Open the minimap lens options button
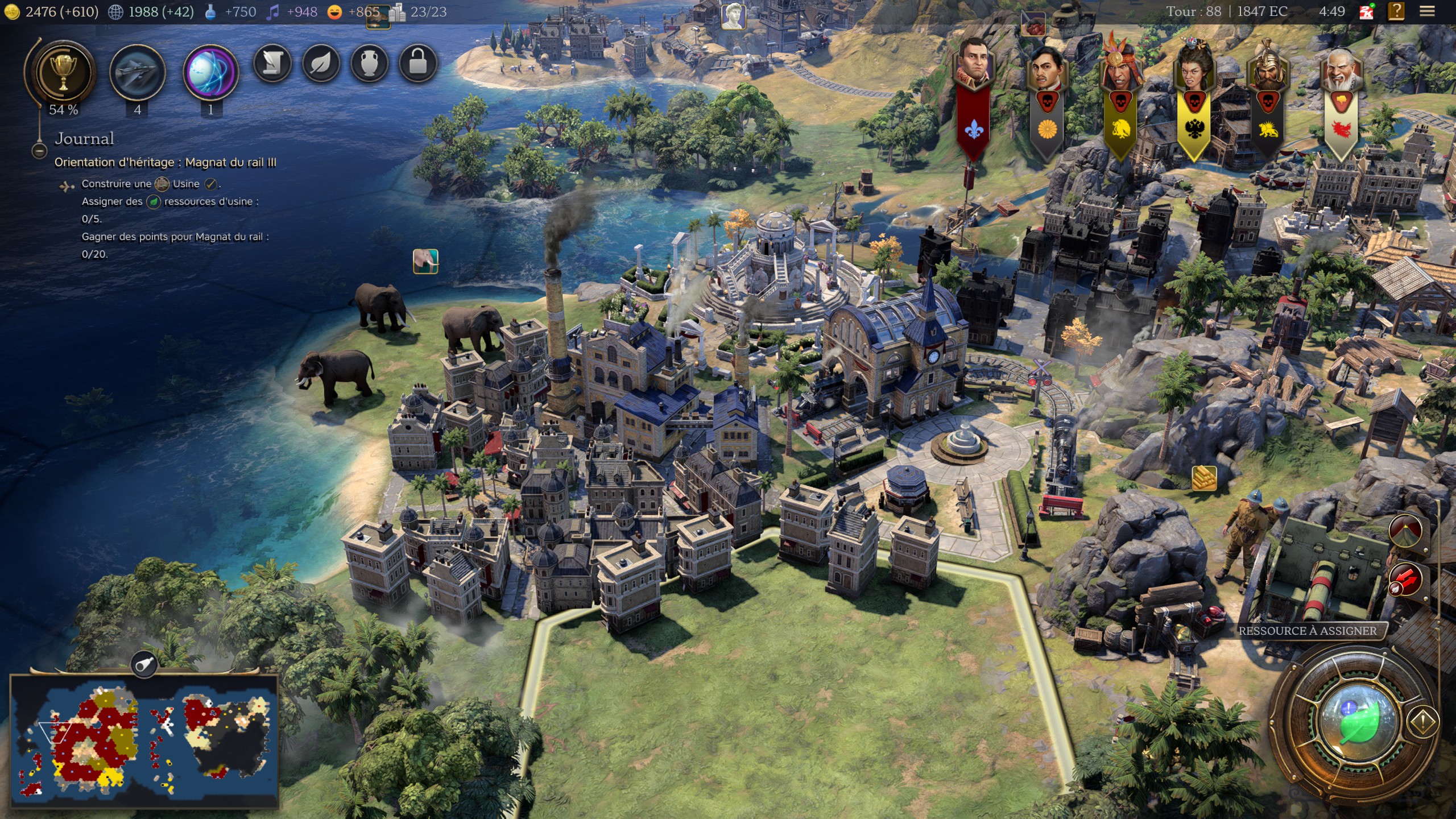The height and width of the screenshot is (819, 1456). click(x=144, y=663)
